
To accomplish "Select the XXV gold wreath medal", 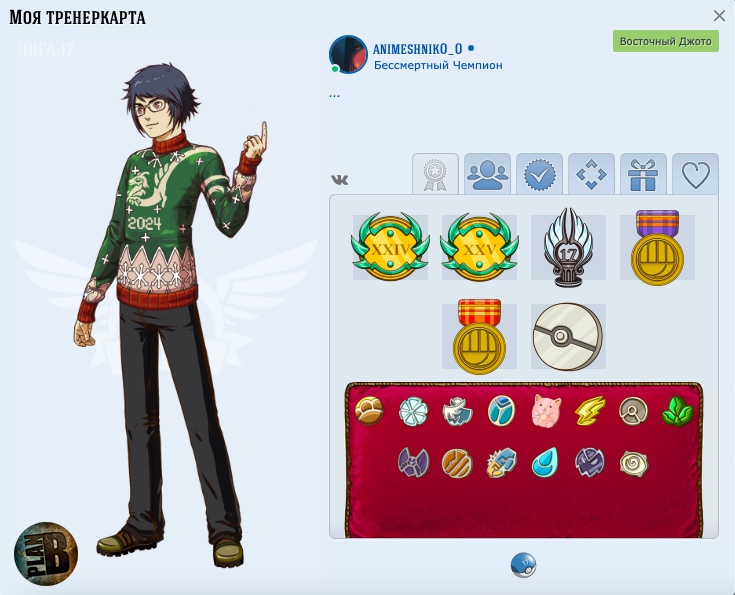I will [479, 247].
